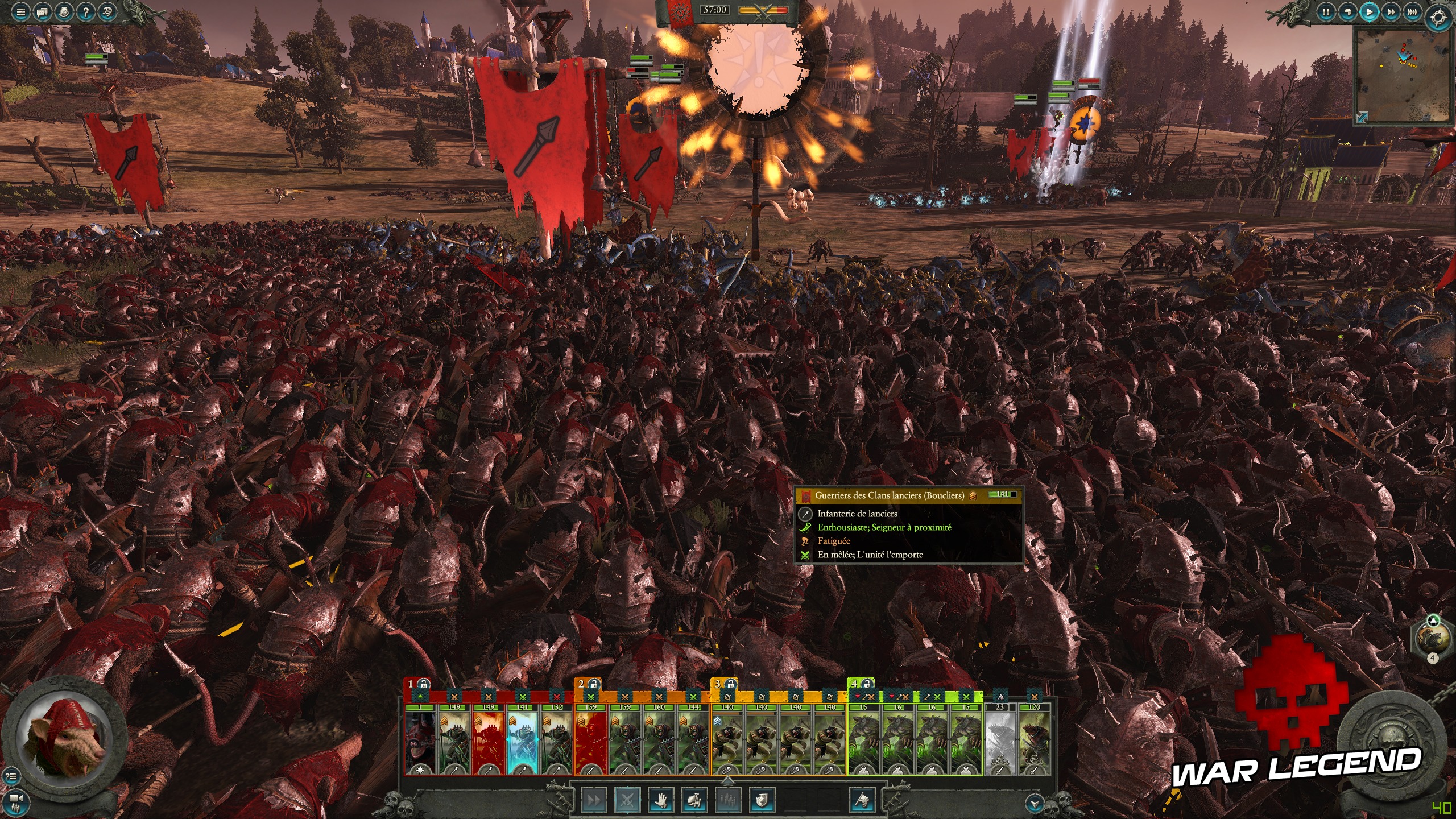
Task: Select the grey wavering unit card showing 23
Action: (1000, 739)
